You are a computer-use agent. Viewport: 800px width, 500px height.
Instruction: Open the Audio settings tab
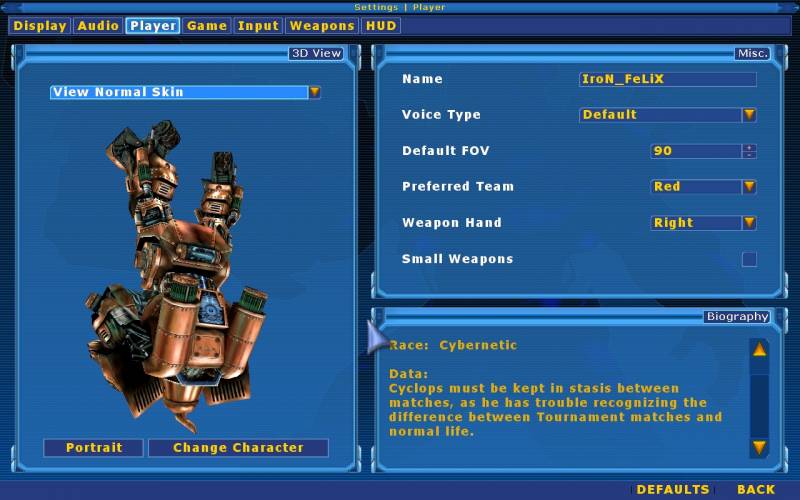97,26
